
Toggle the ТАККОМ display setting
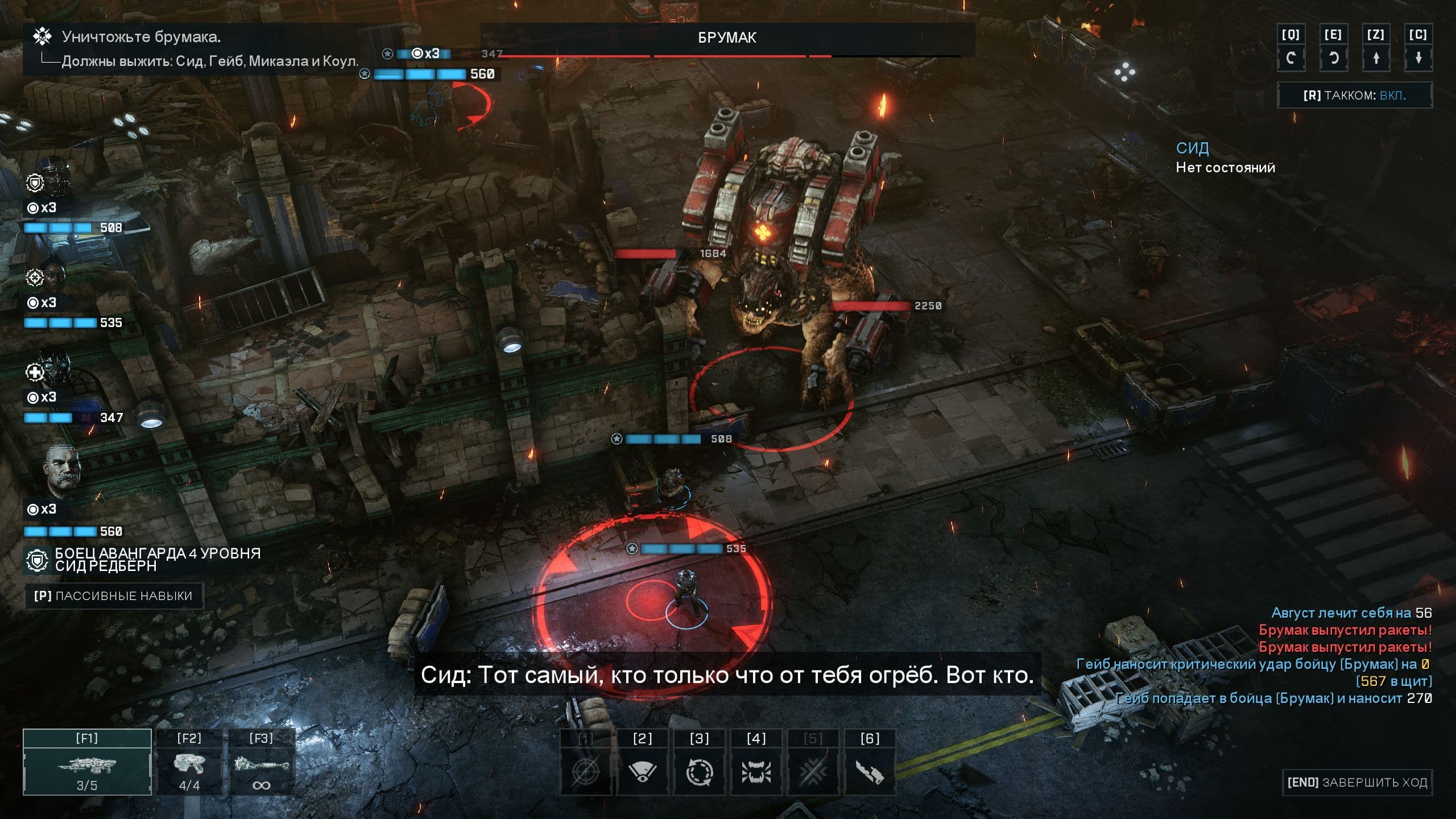1354,95
